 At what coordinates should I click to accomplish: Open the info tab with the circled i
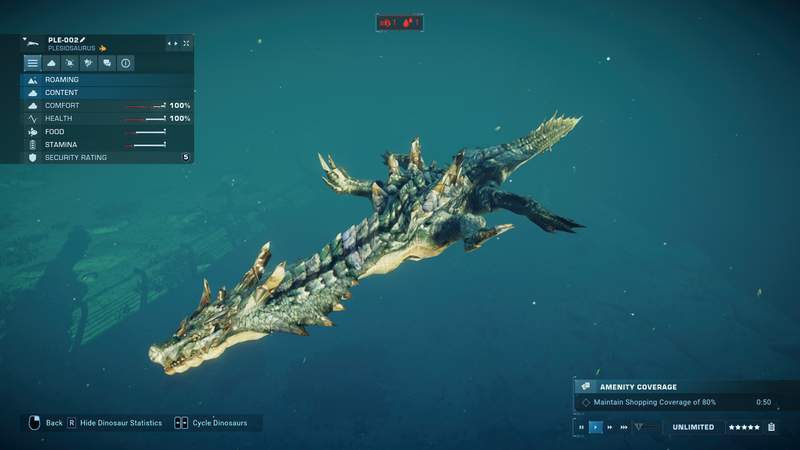coord(126,63)
